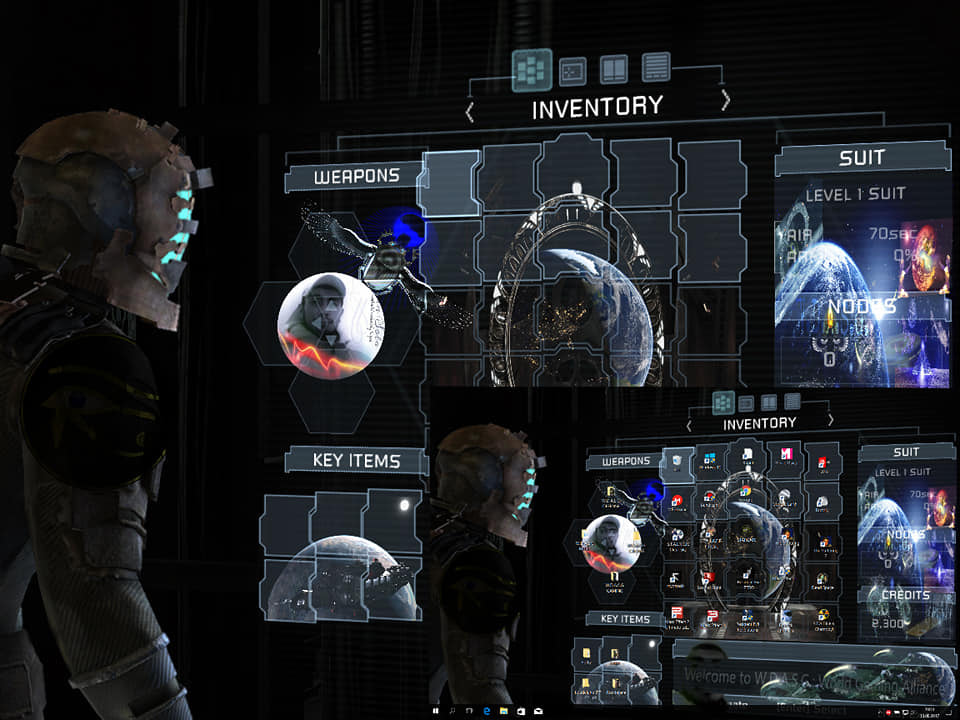Show the lined log tab in the larger menu
Screen dimensions: 960x720
(656, 67)
